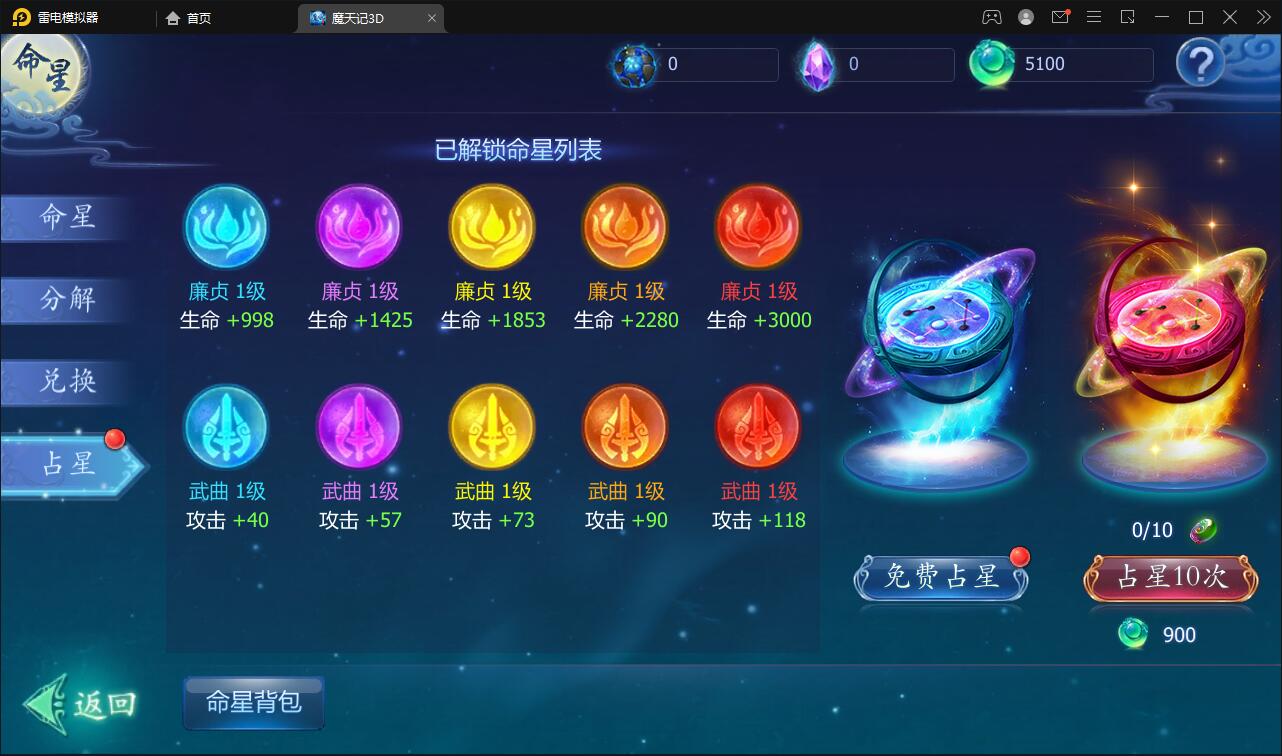1282x756 pixels.
Task: Select the golden Wuqu star orb with 攻击+73
Action: pos(492,428)
